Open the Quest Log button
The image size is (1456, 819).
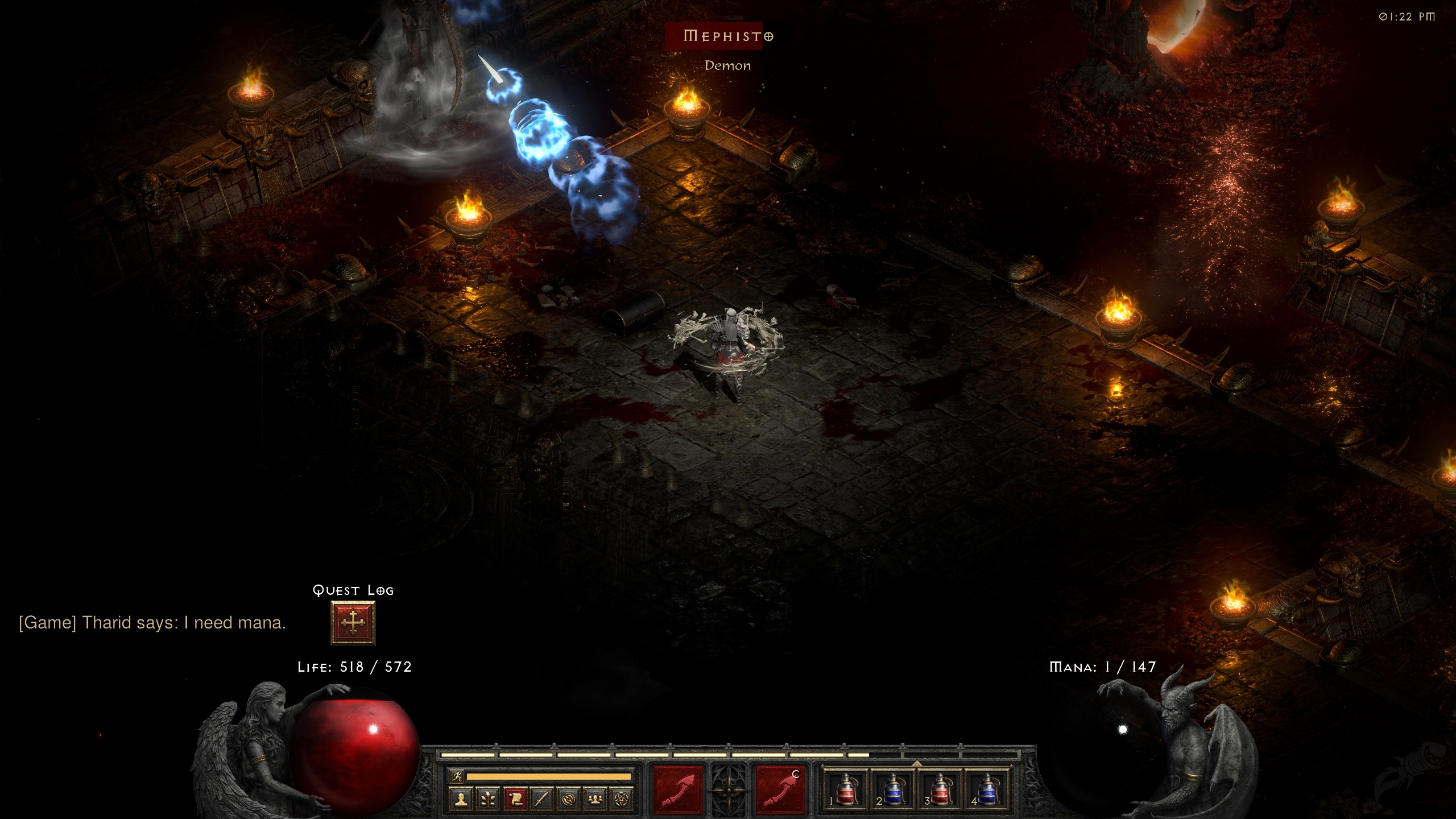(x=353, y=623)
